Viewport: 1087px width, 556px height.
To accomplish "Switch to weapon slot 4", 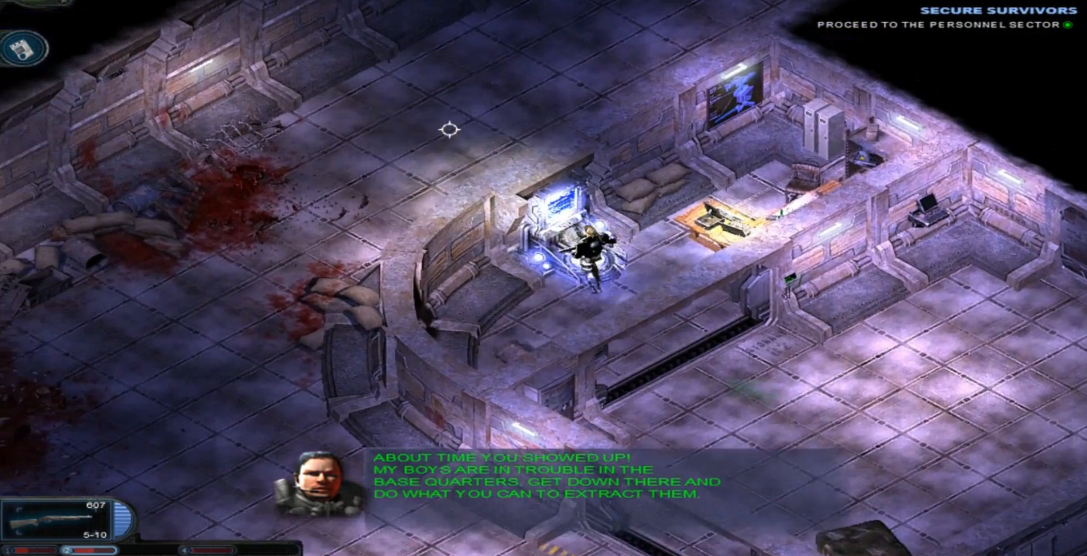I will 207,549.
